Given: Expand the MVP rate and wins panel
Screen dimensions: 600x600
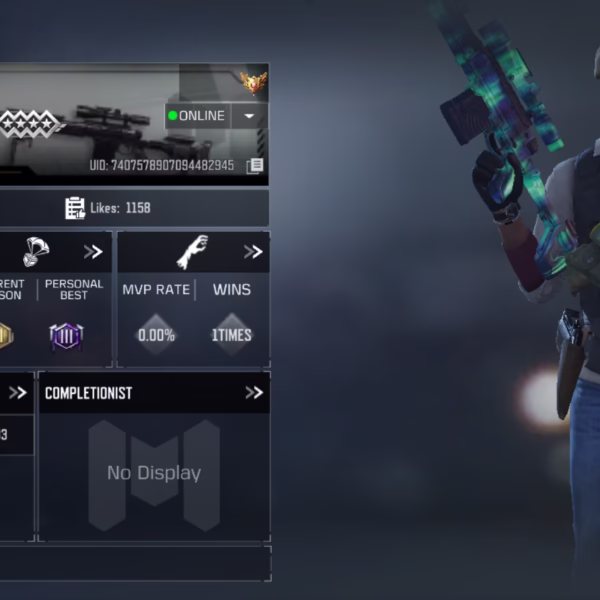Looking at the screenshot, I should coord(253,252).
